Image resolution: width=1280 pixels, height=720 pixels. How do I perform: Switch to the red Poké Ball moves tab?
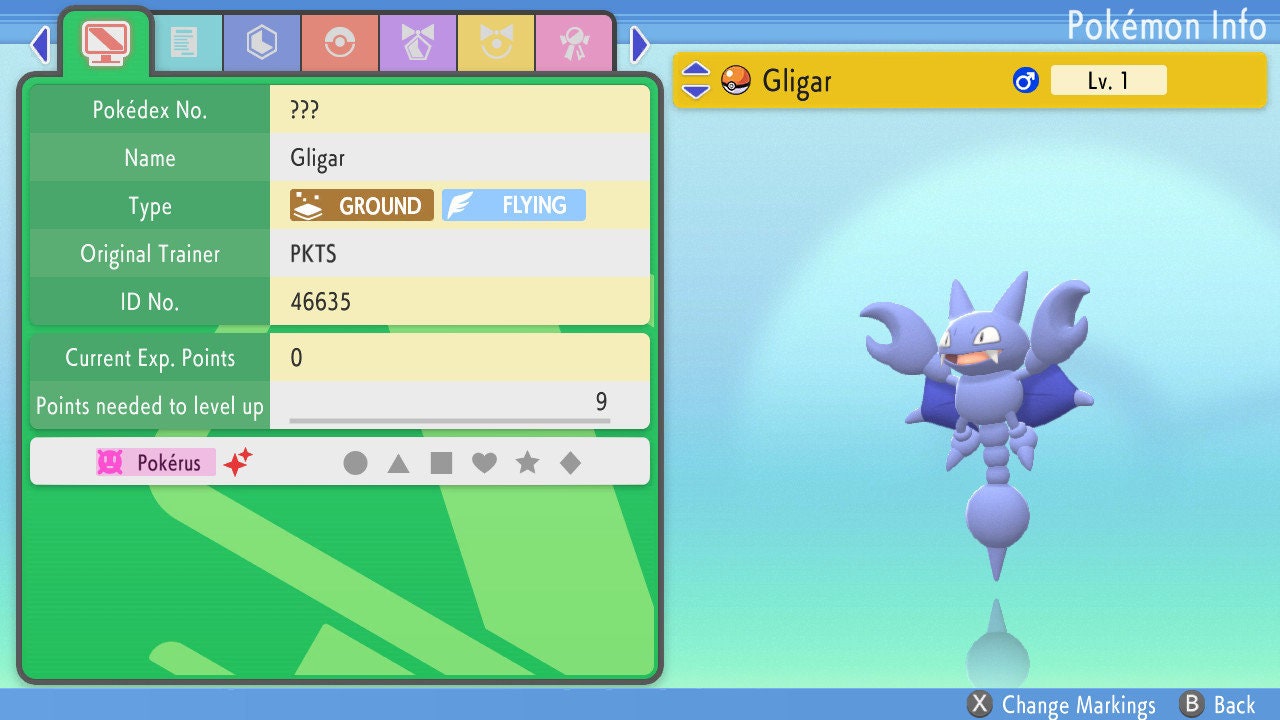click(339, 43)
